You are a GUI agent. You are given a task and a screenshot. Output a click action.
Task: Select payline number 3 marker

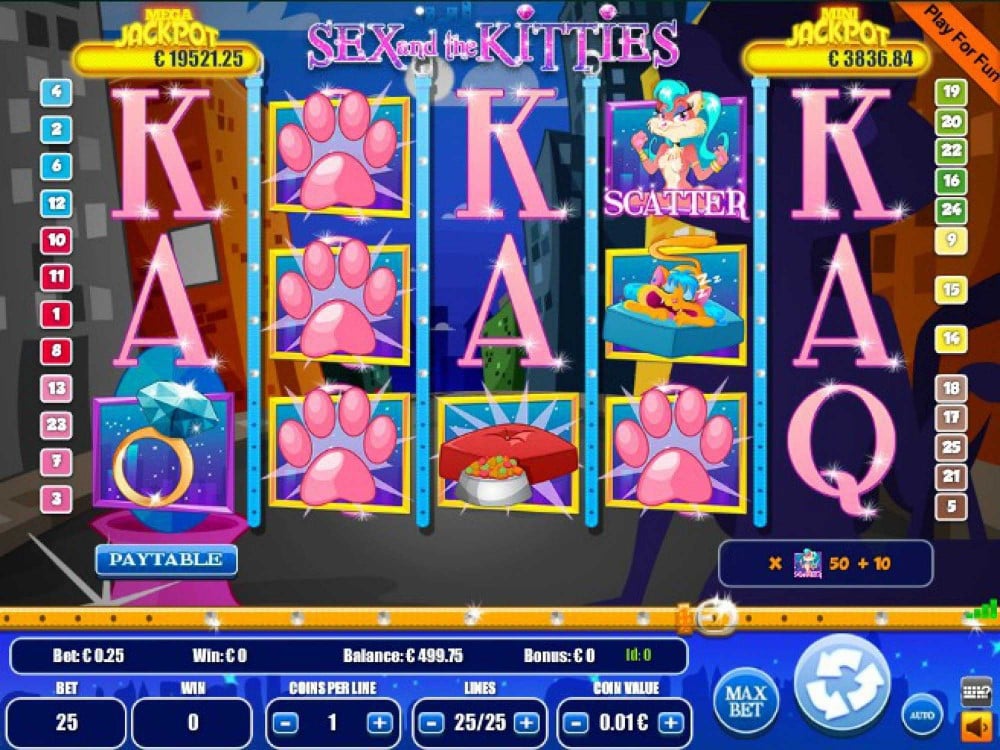(x=56, y=498)
